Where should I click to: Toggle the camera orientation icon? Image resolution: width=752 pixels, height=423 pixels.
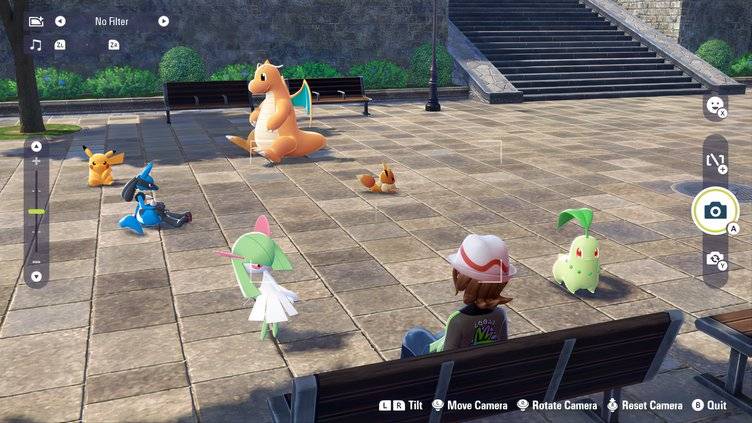(x=715, y=160)
